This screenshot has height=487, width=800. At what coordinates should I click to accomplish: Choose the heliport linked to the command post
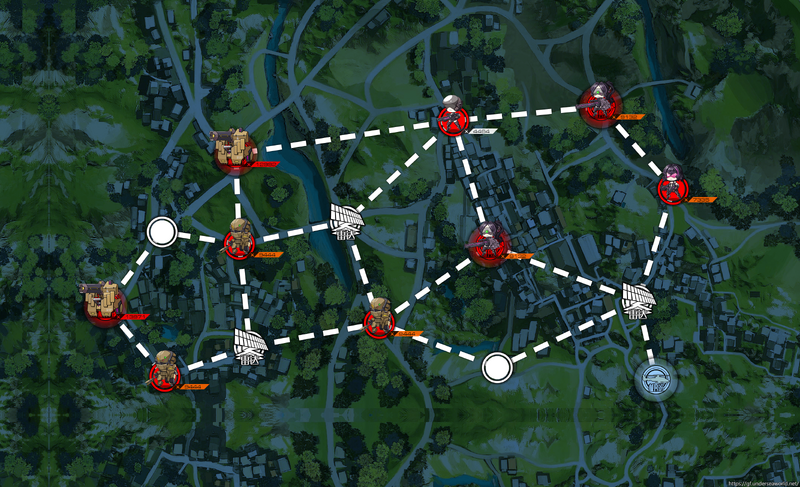(637, 297)
